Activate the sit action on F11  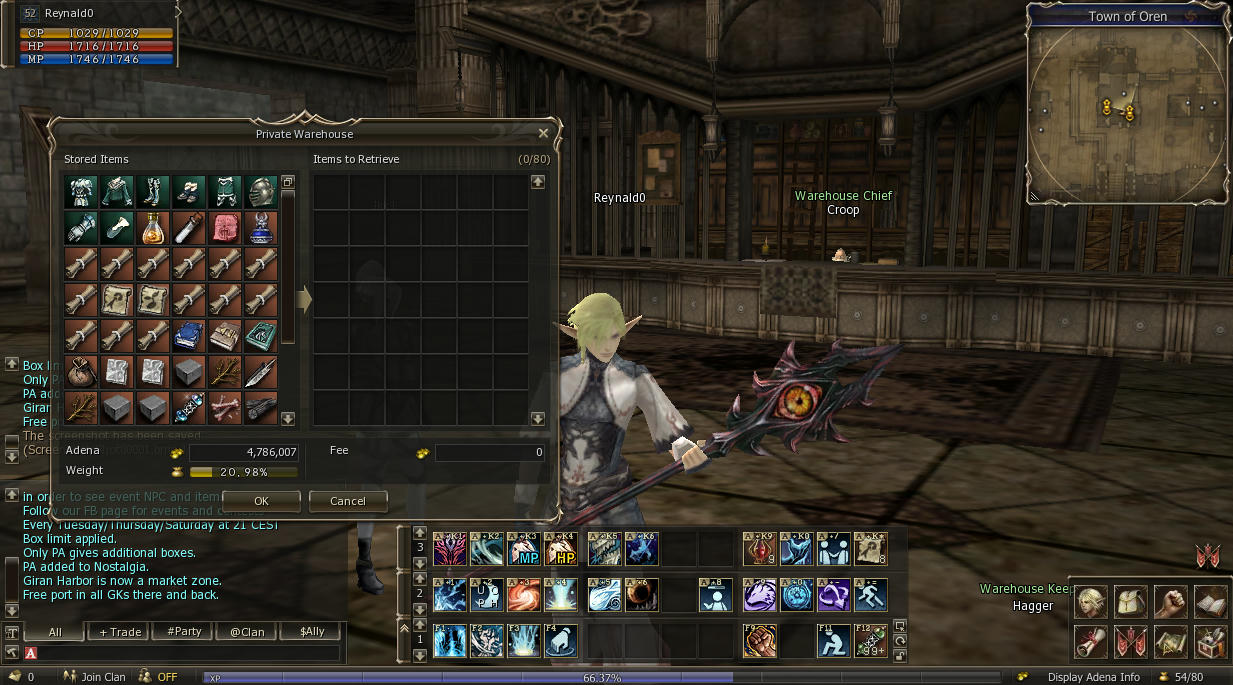[833, 641]
